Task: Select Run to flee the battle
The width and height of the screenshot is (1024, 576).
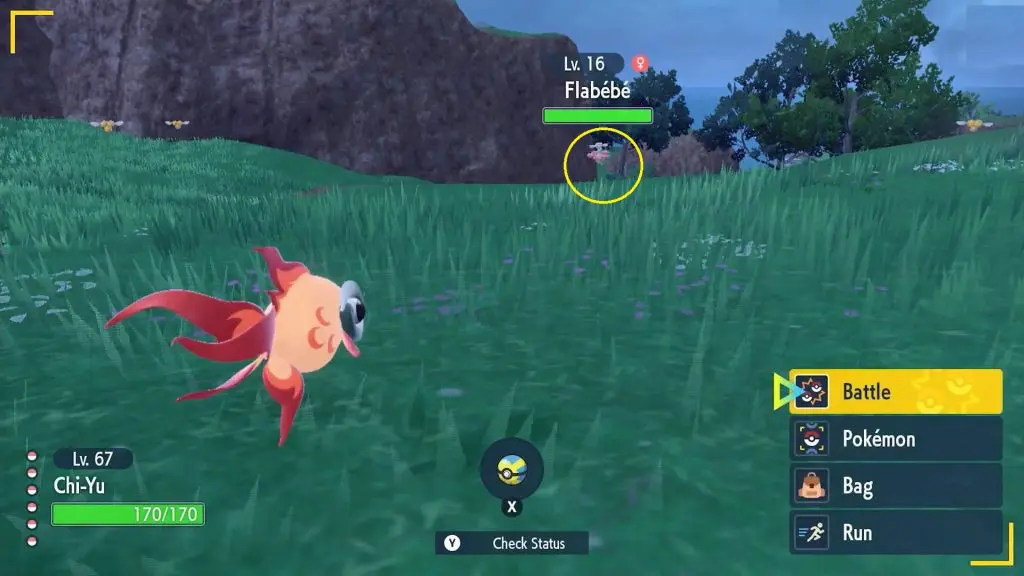Action: 896,532
